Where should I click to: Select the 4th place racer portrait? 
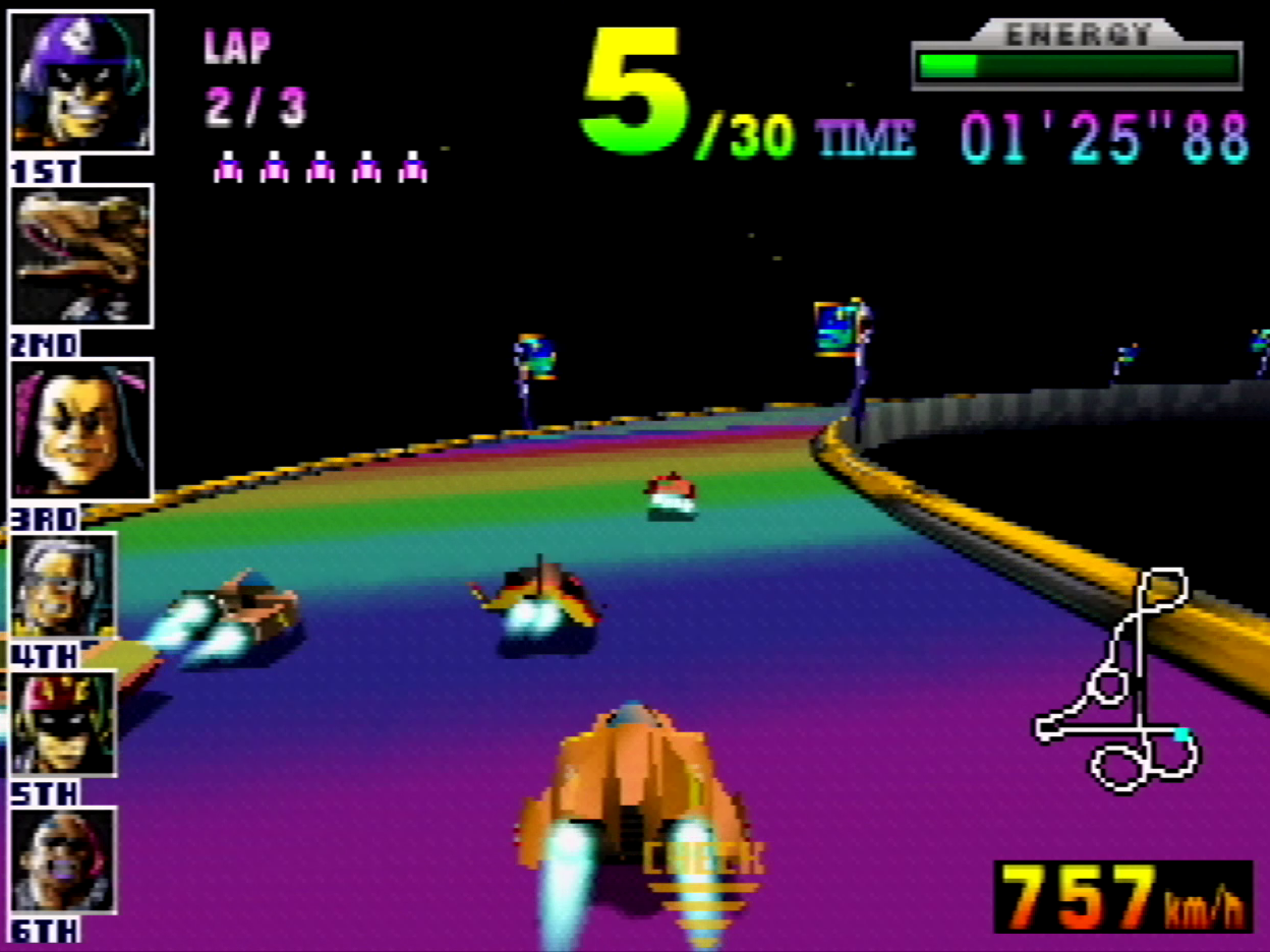click(63, 585)
